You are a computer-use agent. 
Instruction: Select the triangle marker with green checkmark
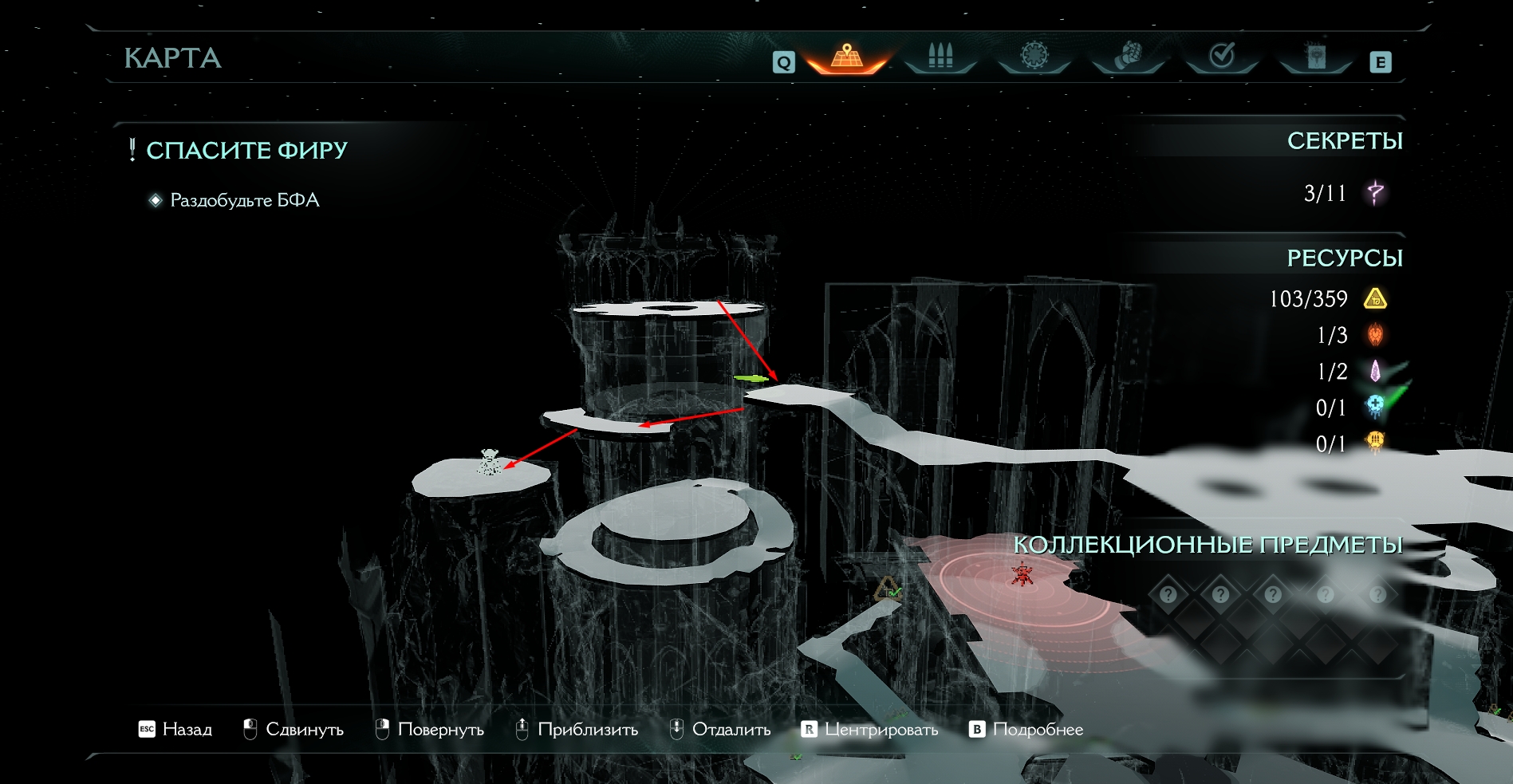coord(888,589)
